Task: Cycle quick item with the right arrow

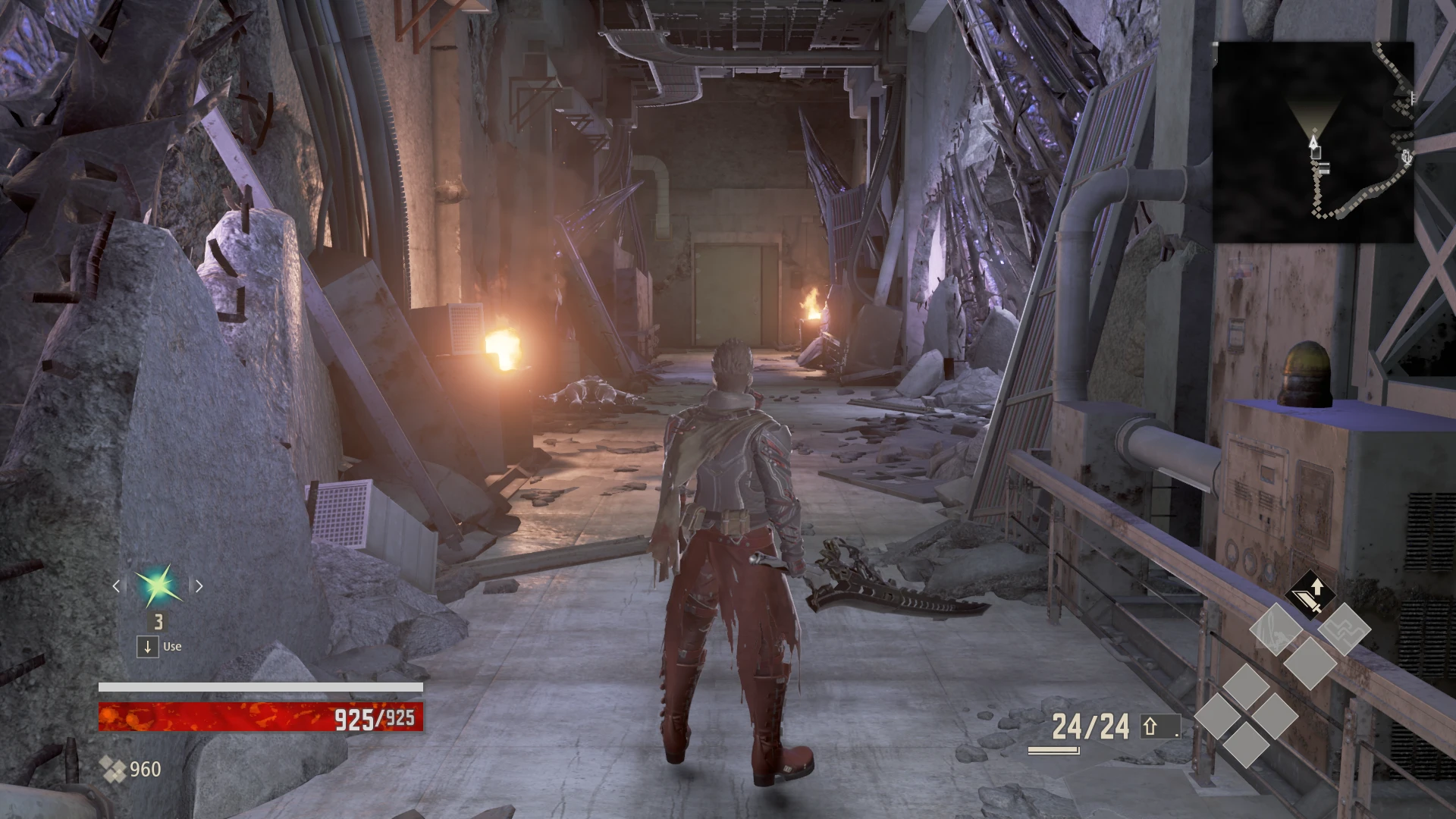Action: (199, 585)
